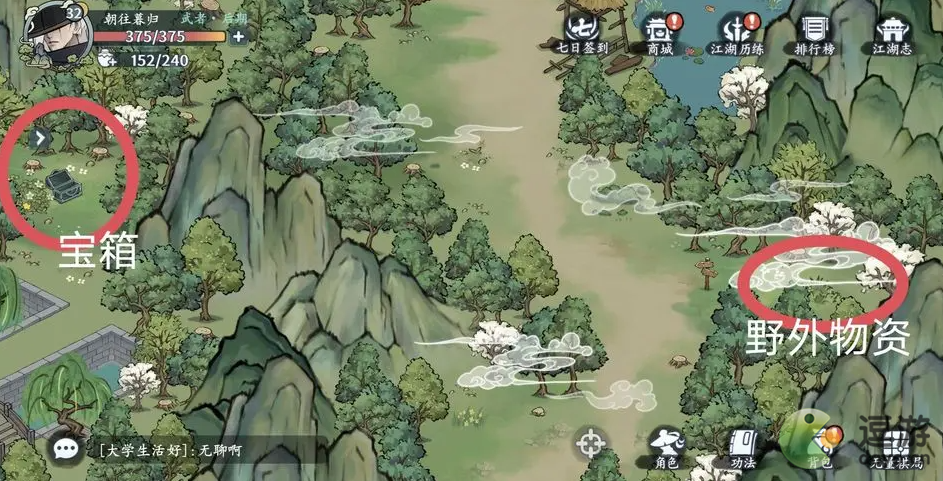Screen dimensions: 943x481
Task: Click the plus button beside health bar
Action: (238, 37)
